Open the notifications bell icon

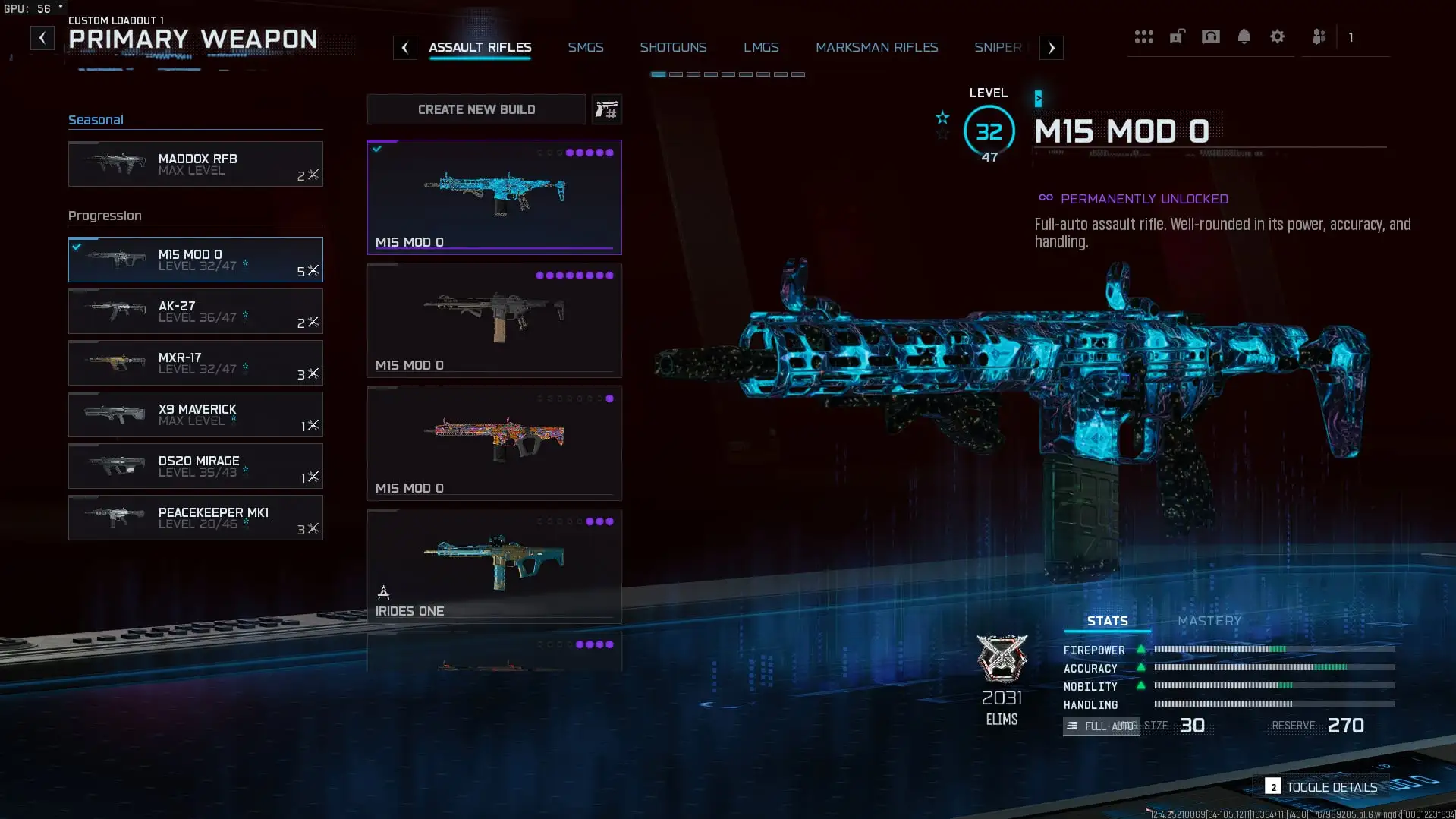(x=1244, y=36)
